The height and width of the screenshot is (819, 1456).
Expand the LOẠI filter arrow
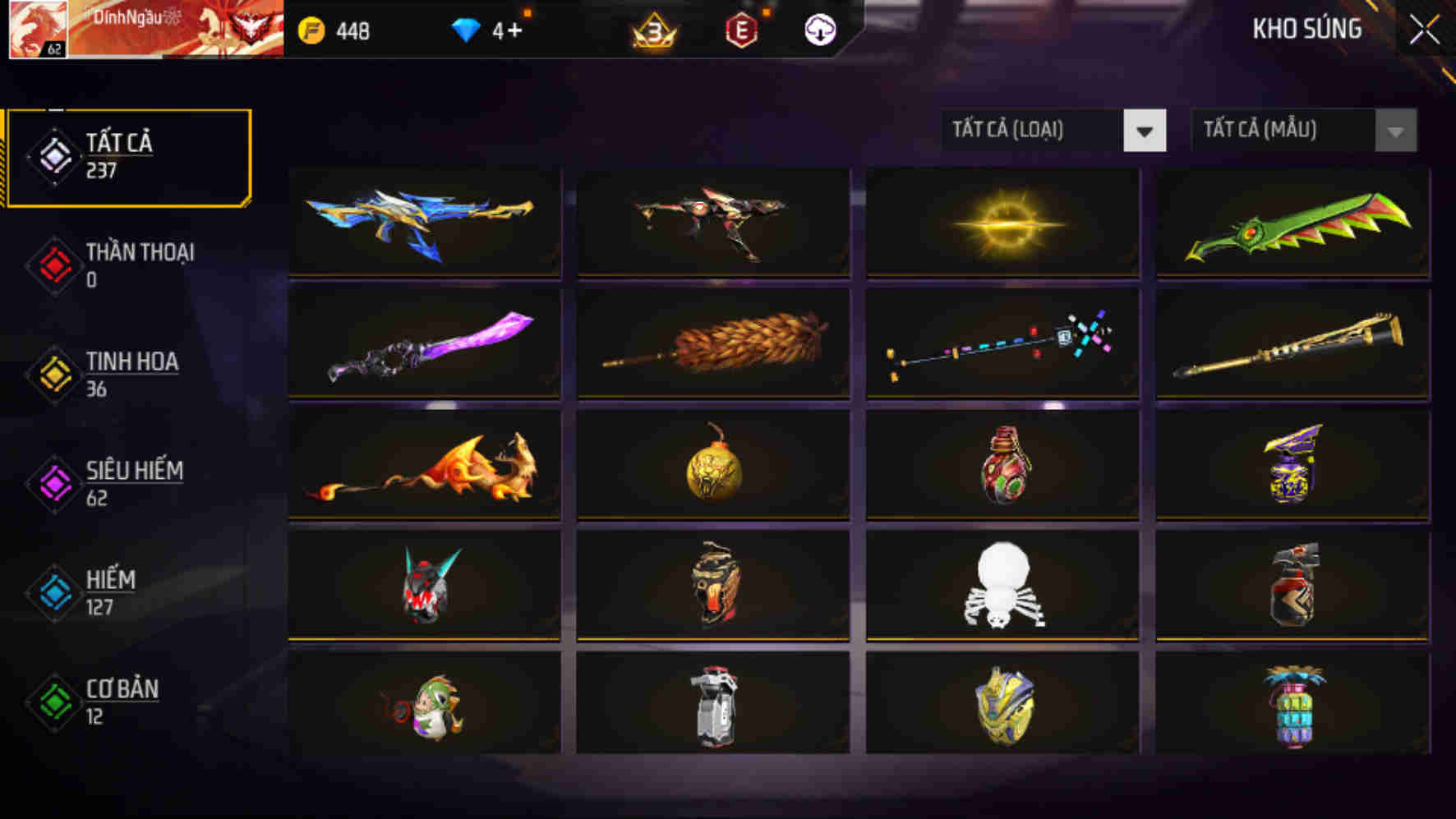[1145, 130]
